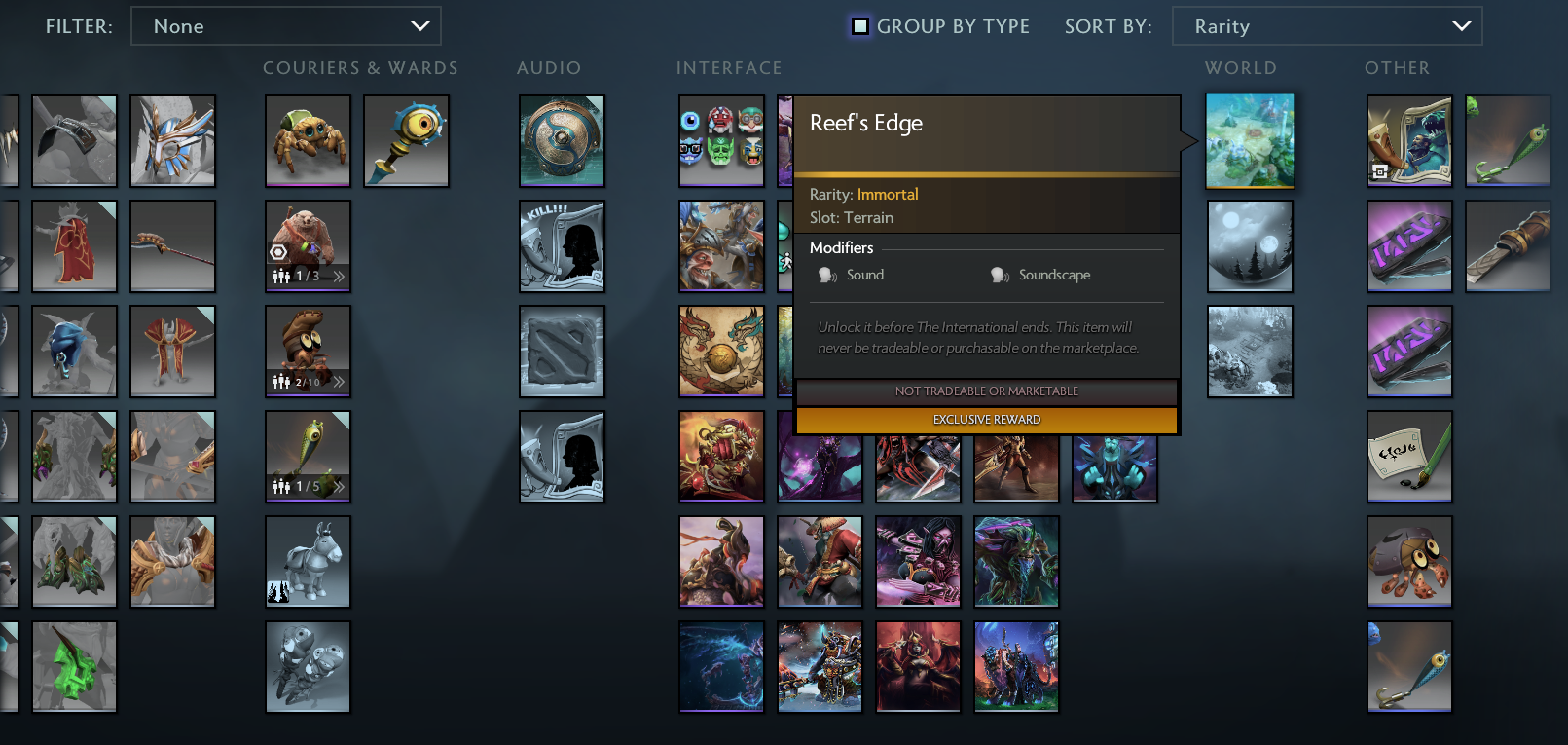Click the donkey courier icon
This screenshot has height=745, width=1568.
click(x=308, y=562)
